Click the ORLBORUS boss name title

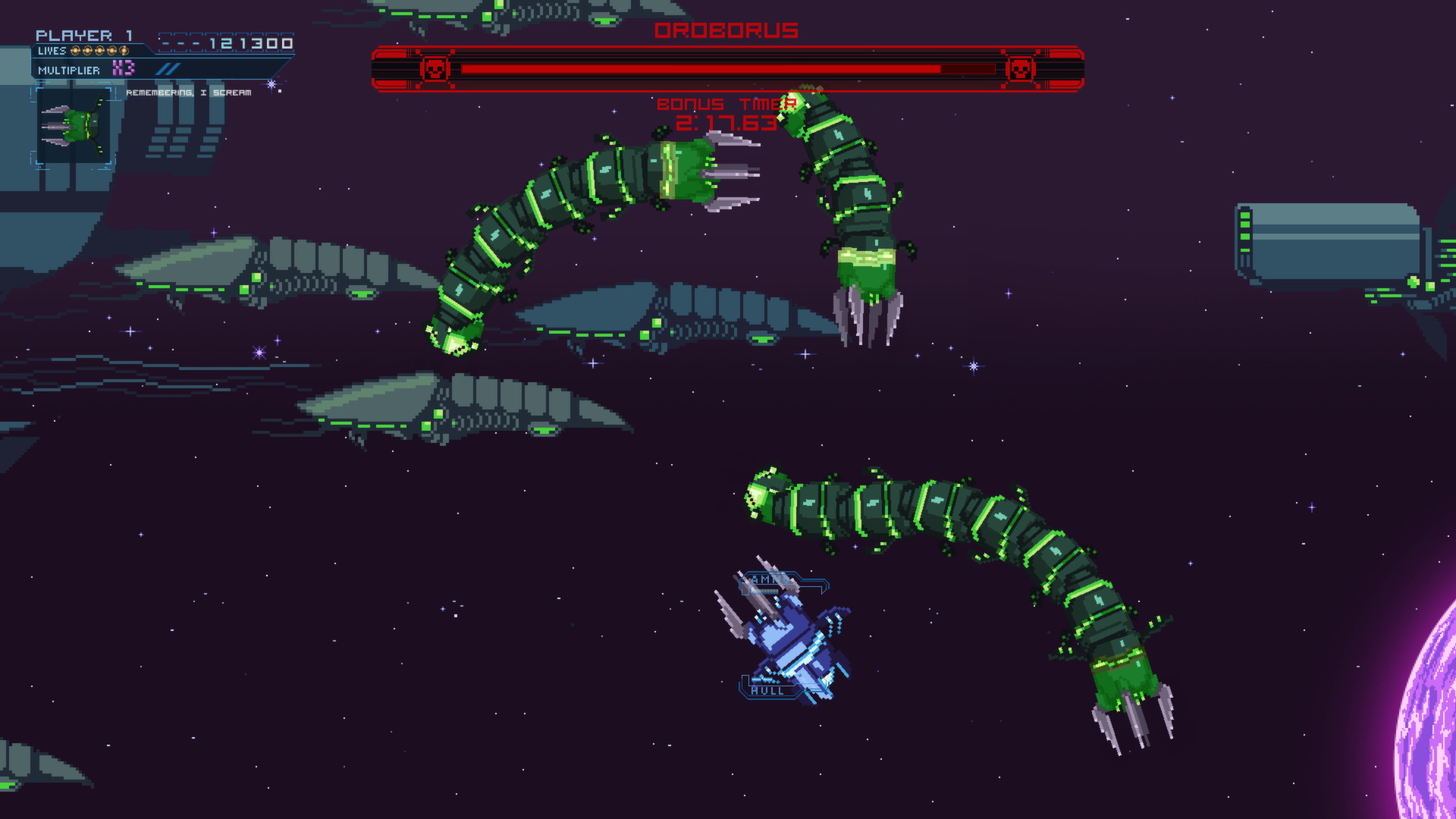coord(726,30)
